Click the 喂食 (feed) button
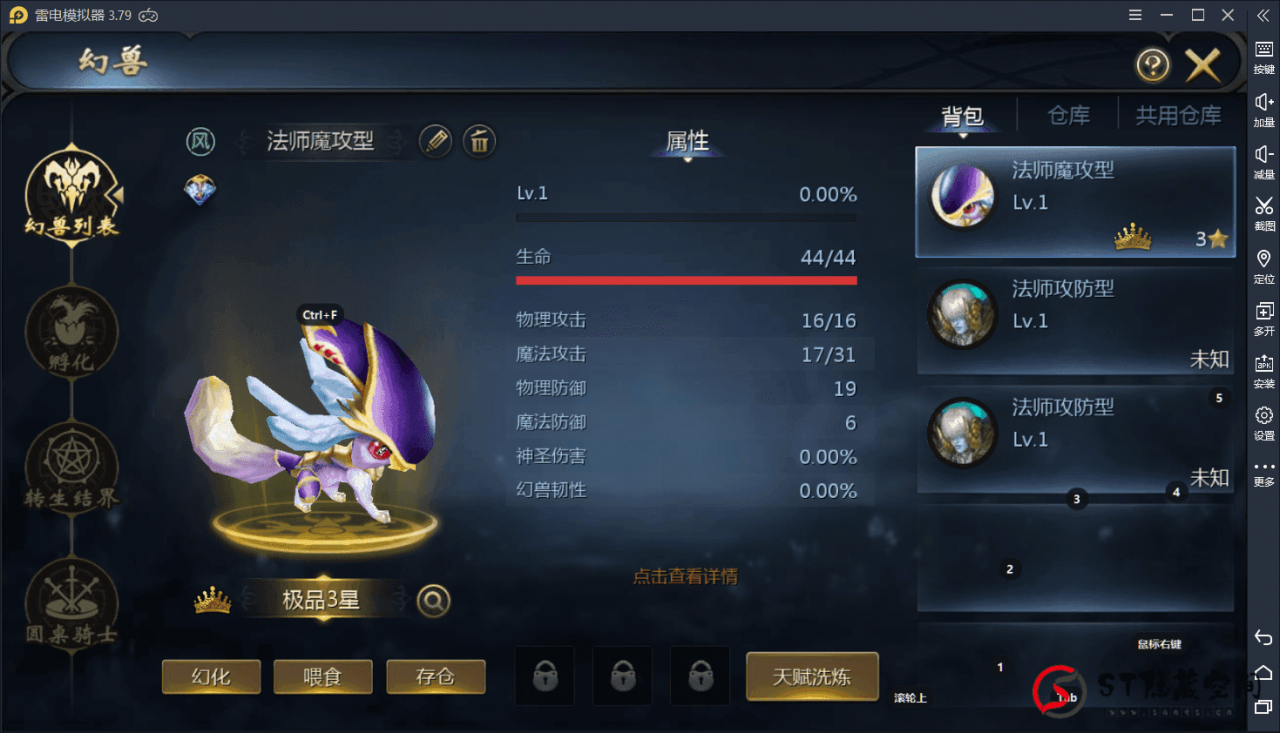This screenshot has height=733, width=1280. coord(322,676)
